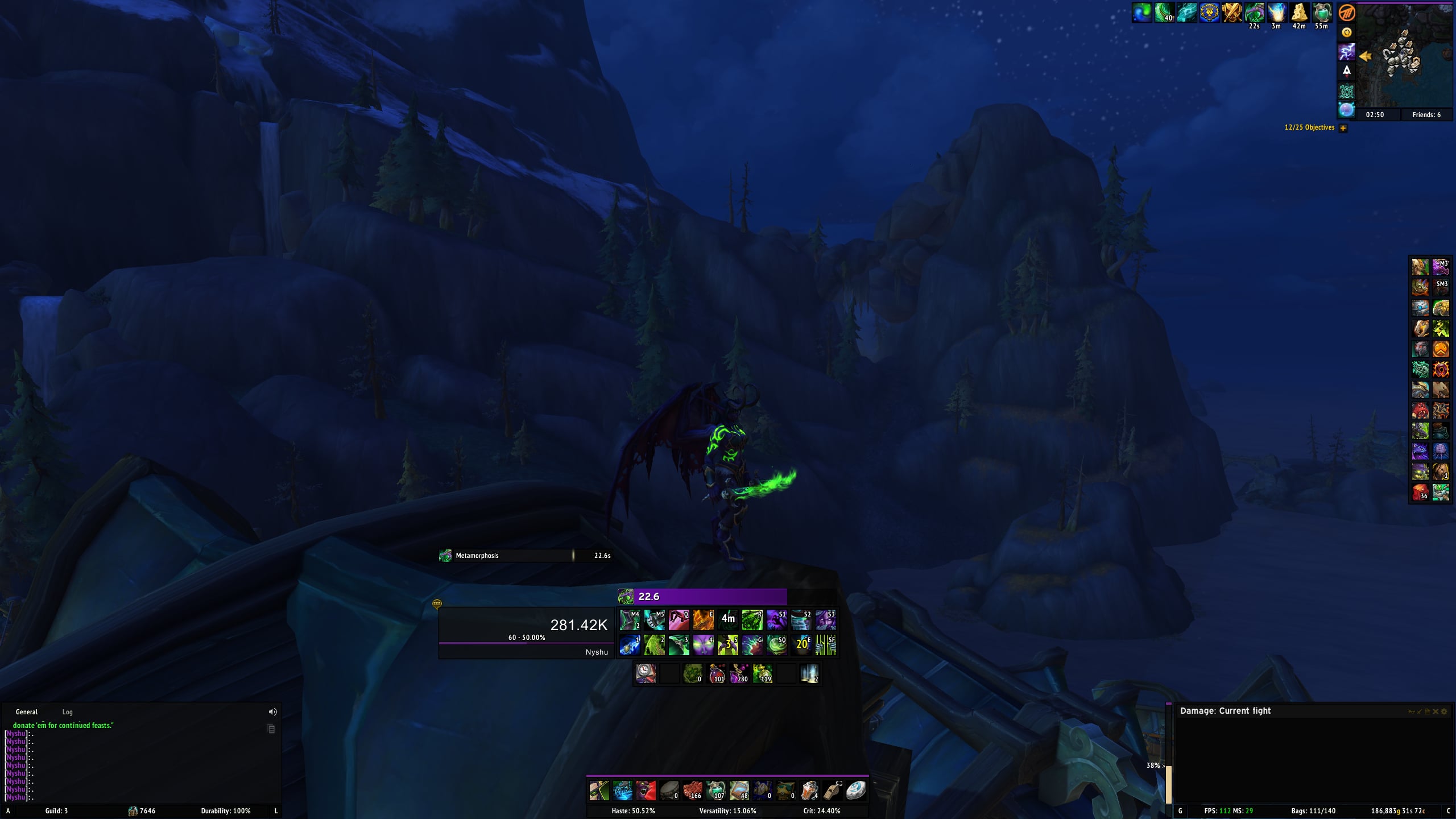Select the General chat tab
This screenshot has height=819, width=1456.
(x=27, y=712)
